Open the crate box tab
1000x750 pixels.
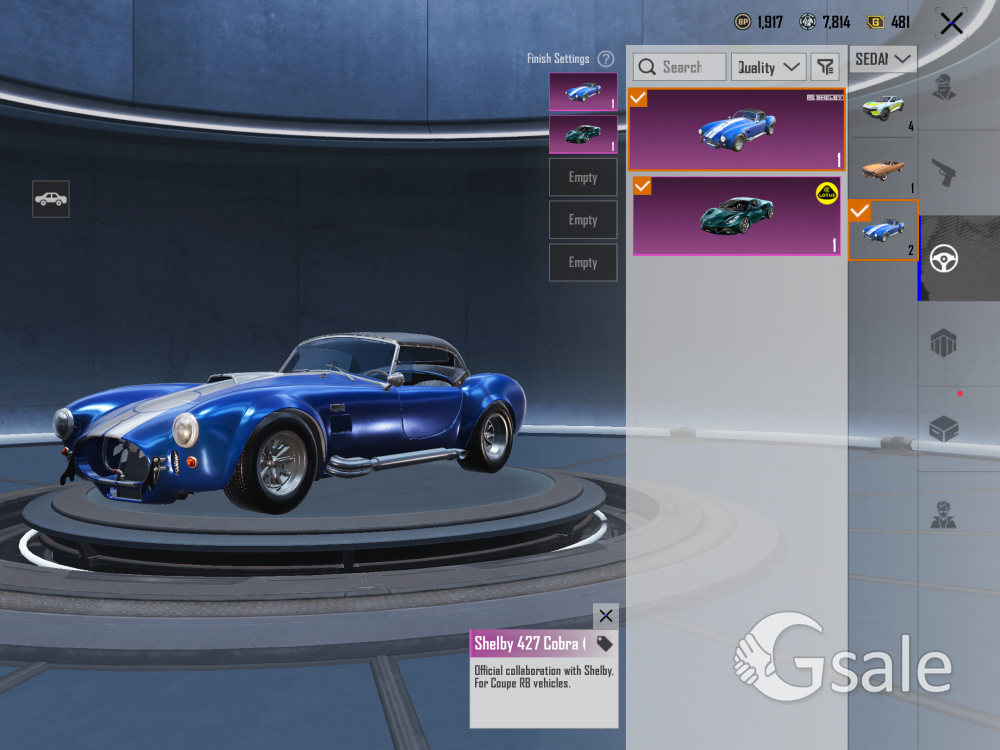945,430
